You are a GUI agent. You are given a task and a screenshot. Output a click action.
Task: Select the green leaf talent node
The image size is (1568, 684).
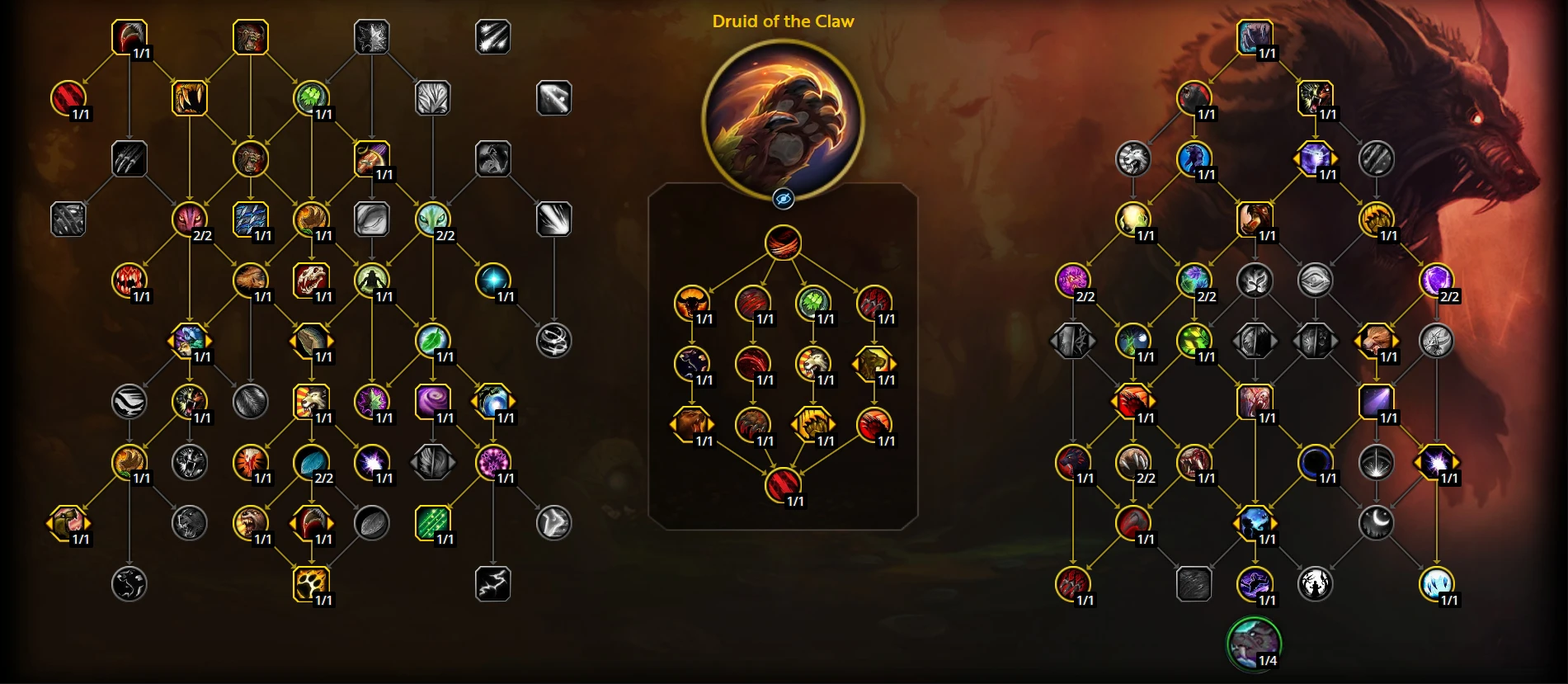click(x=432, y=341)
